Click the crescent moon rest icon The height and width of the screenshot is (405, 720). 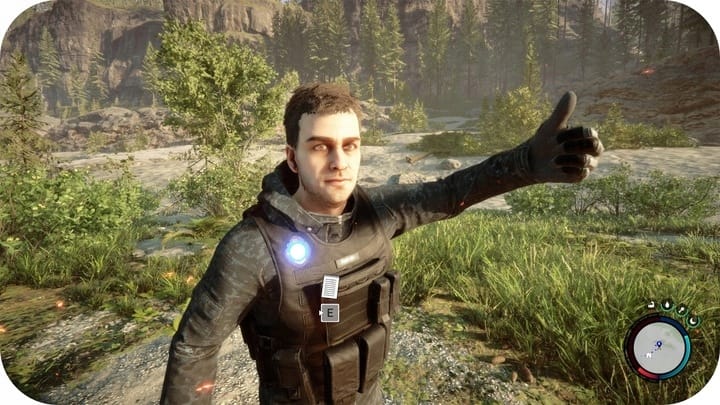693,321
